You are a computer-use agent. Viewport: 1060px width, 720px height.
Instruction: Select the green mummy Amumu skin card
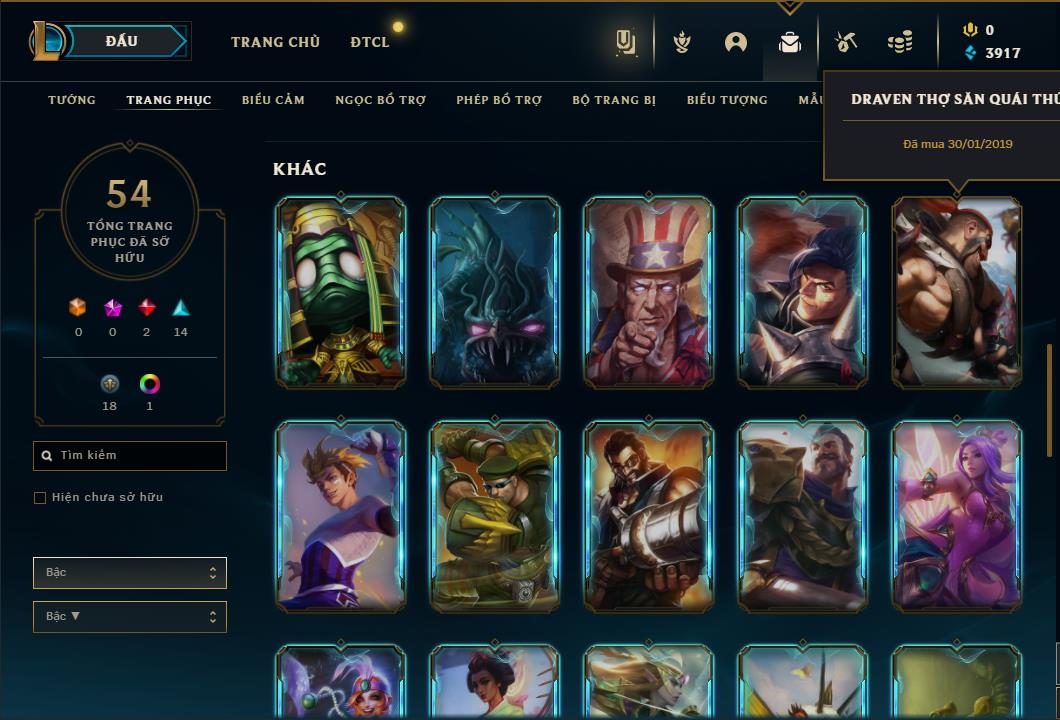tap(341, 292)
